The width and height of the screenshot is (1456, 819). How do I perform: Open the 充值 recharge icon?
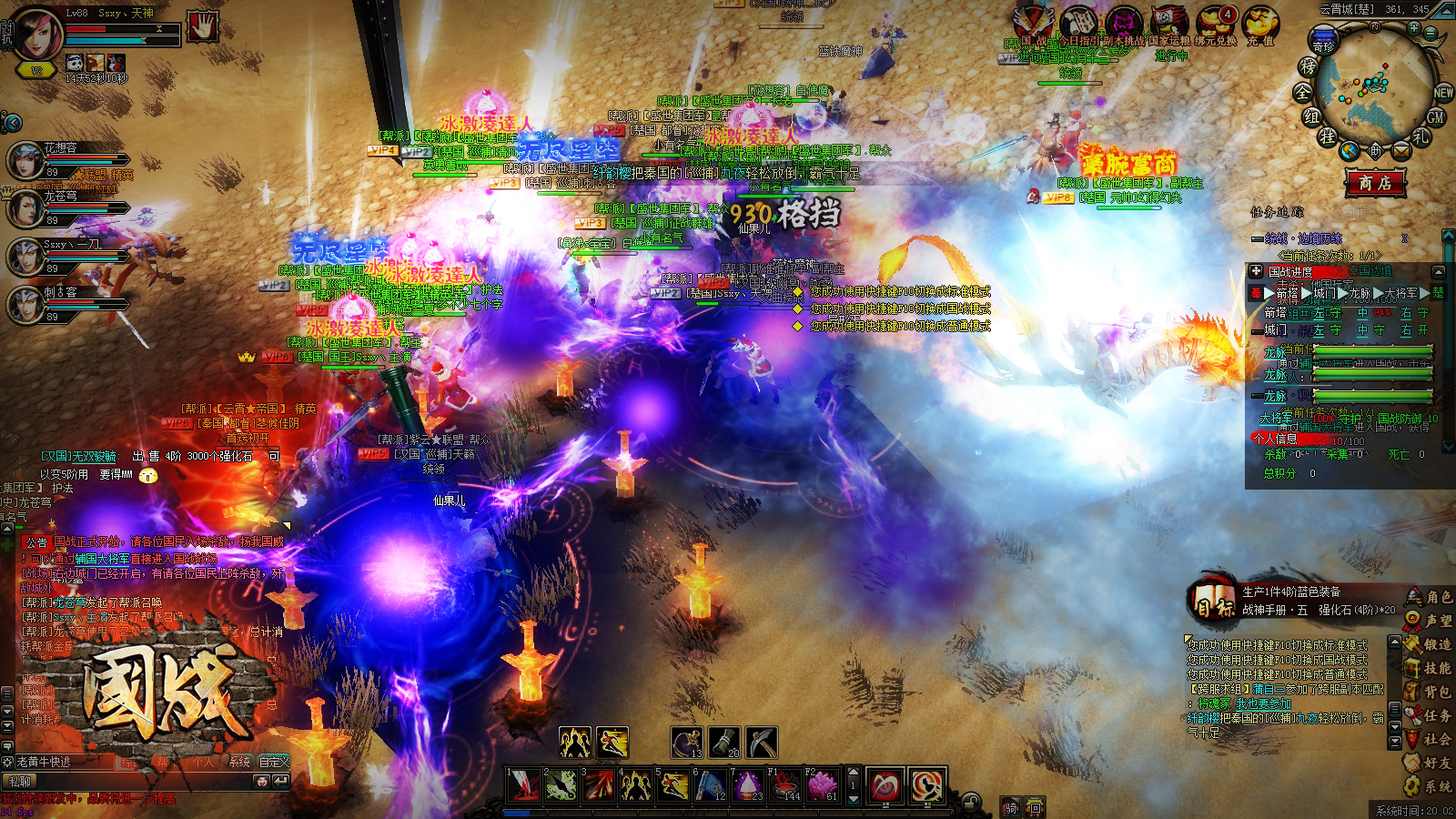[x=1260, y=23]
